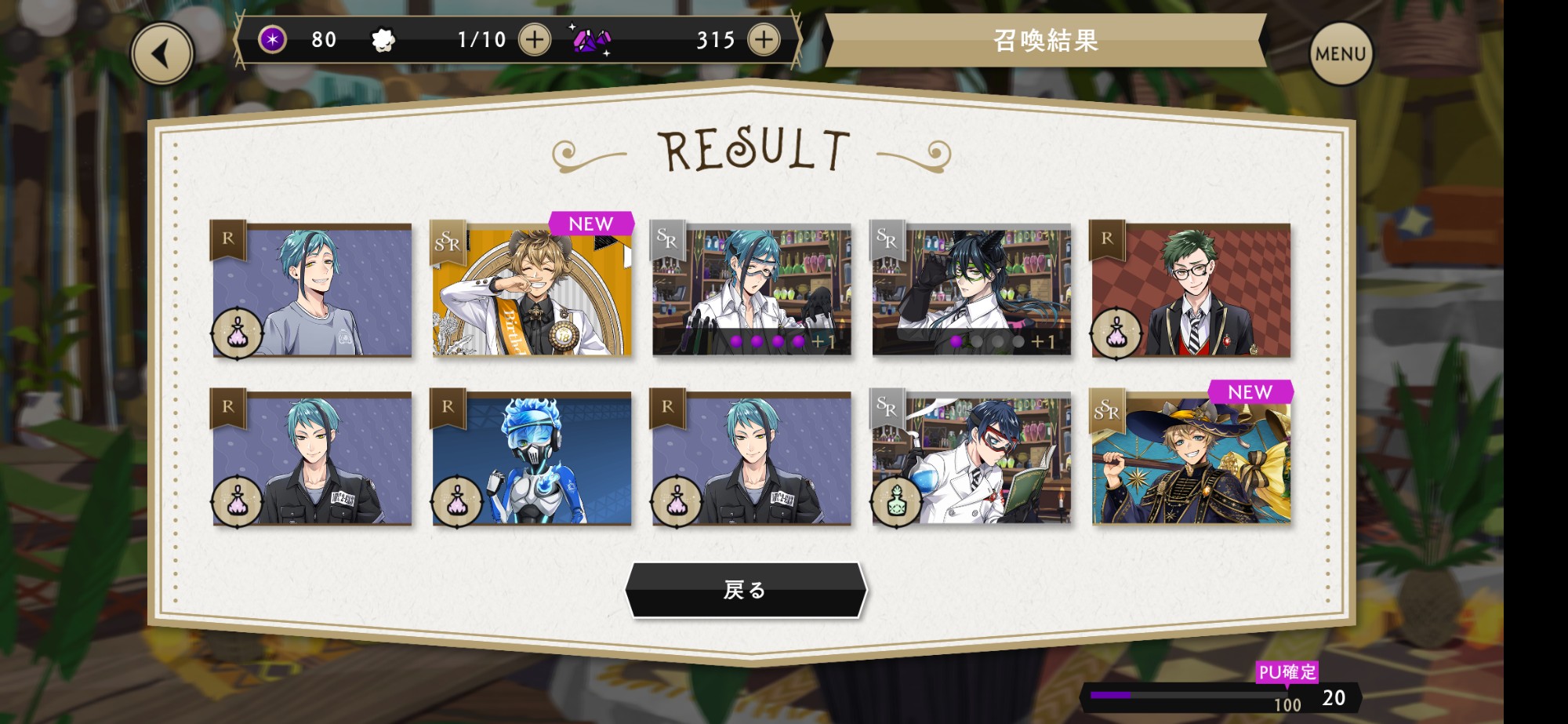Add purple gems with the 315 plus button
This screenshot has width=1568, height=724.
tap(764, 39)
